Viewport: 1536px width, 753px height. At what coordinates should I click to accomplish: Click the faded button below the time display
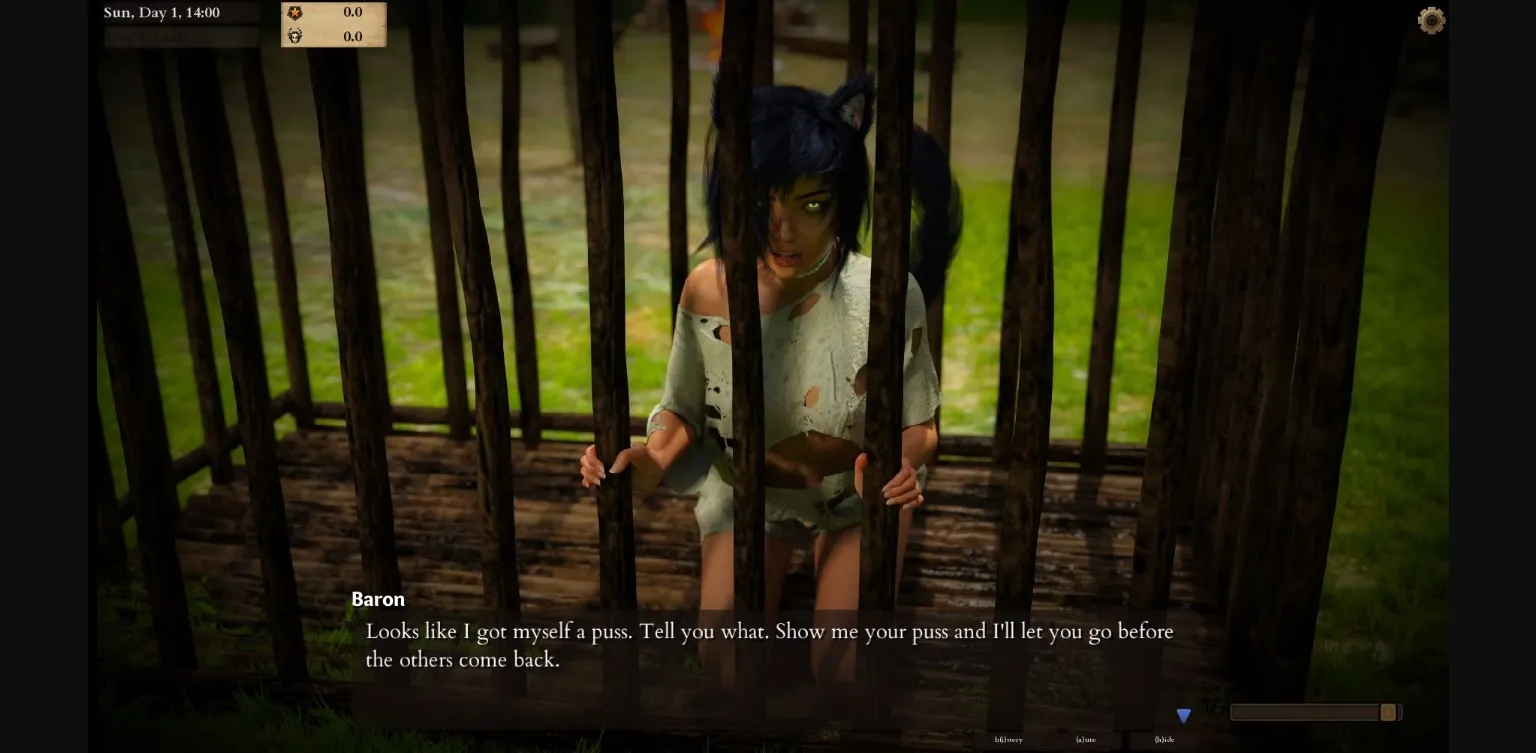(x=180, y=37)
